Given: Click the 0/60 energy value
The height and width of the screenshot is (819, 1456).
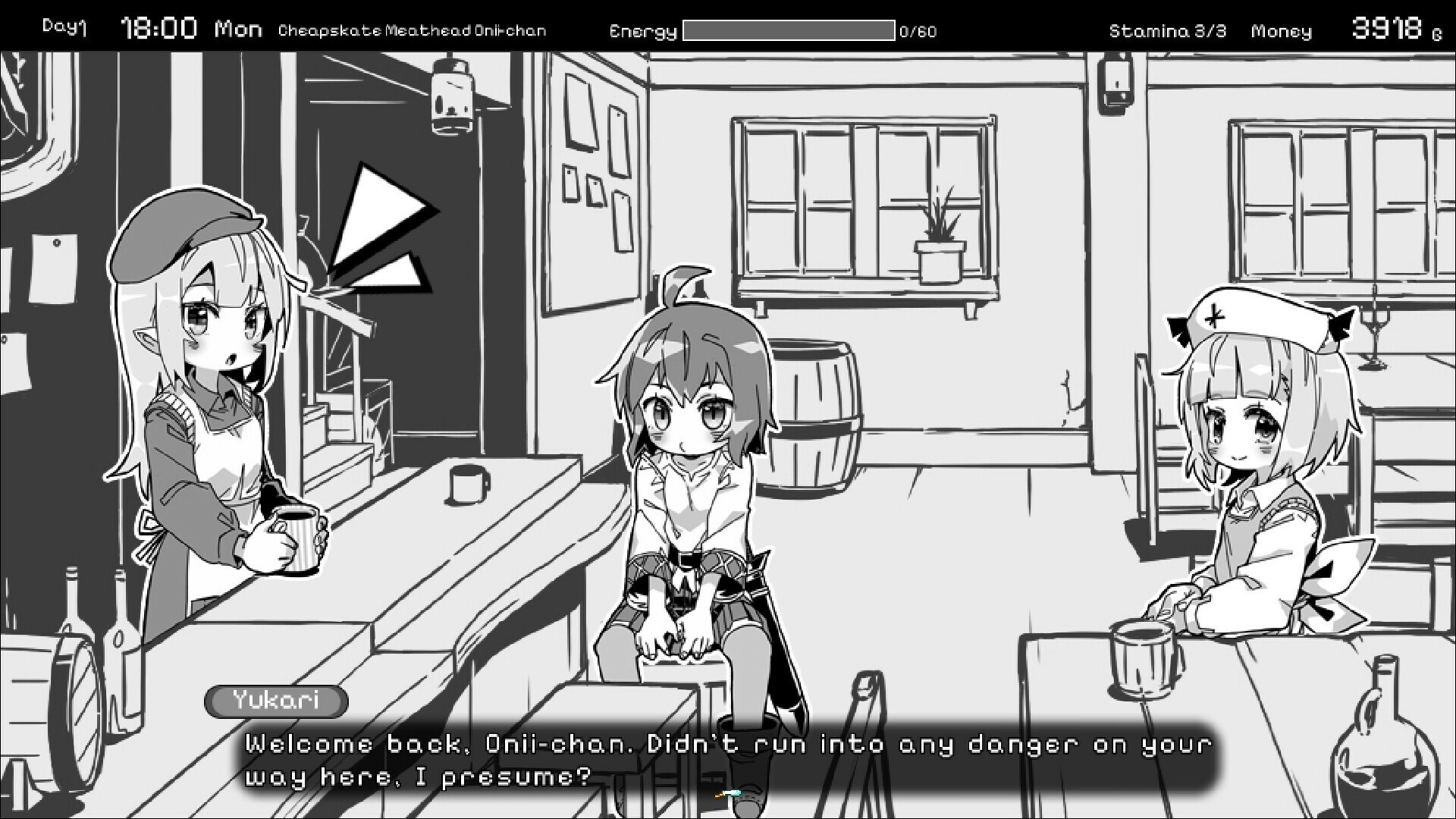Looking at the screenshot, I should pos(918,32).
